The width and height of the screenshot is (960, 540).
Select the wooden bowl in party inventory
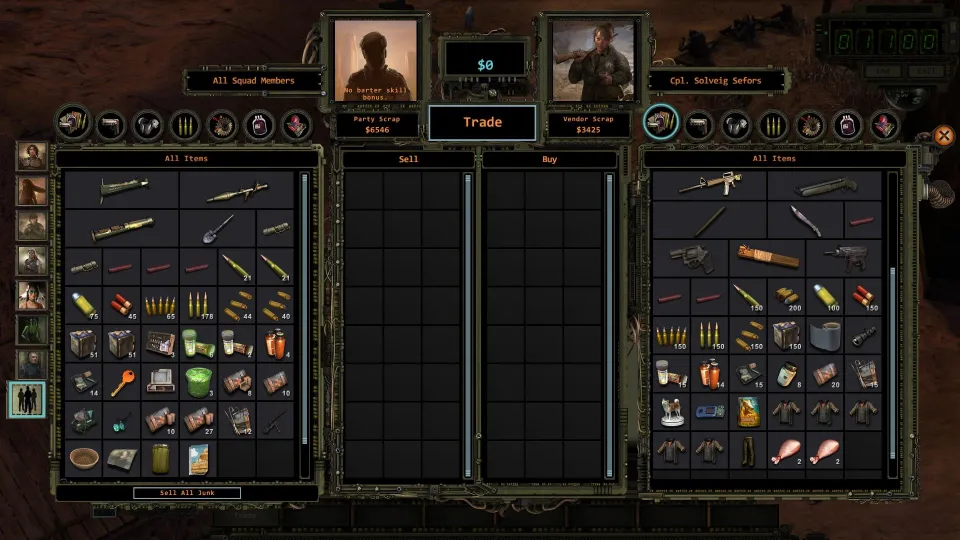[84, 459]
